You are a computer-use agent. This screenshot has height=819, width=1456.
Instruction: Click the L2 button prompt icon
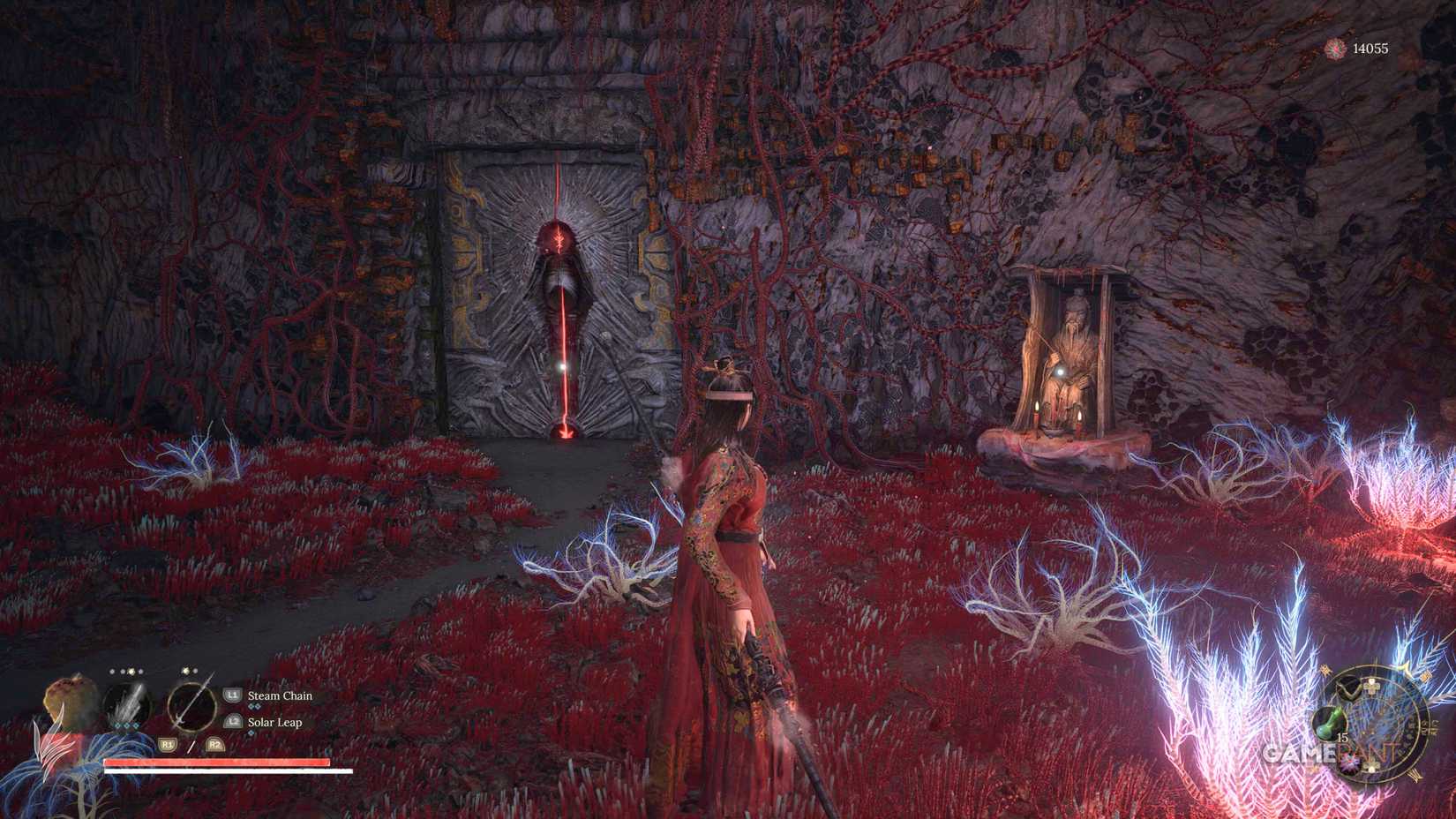(x=233, y=720)
